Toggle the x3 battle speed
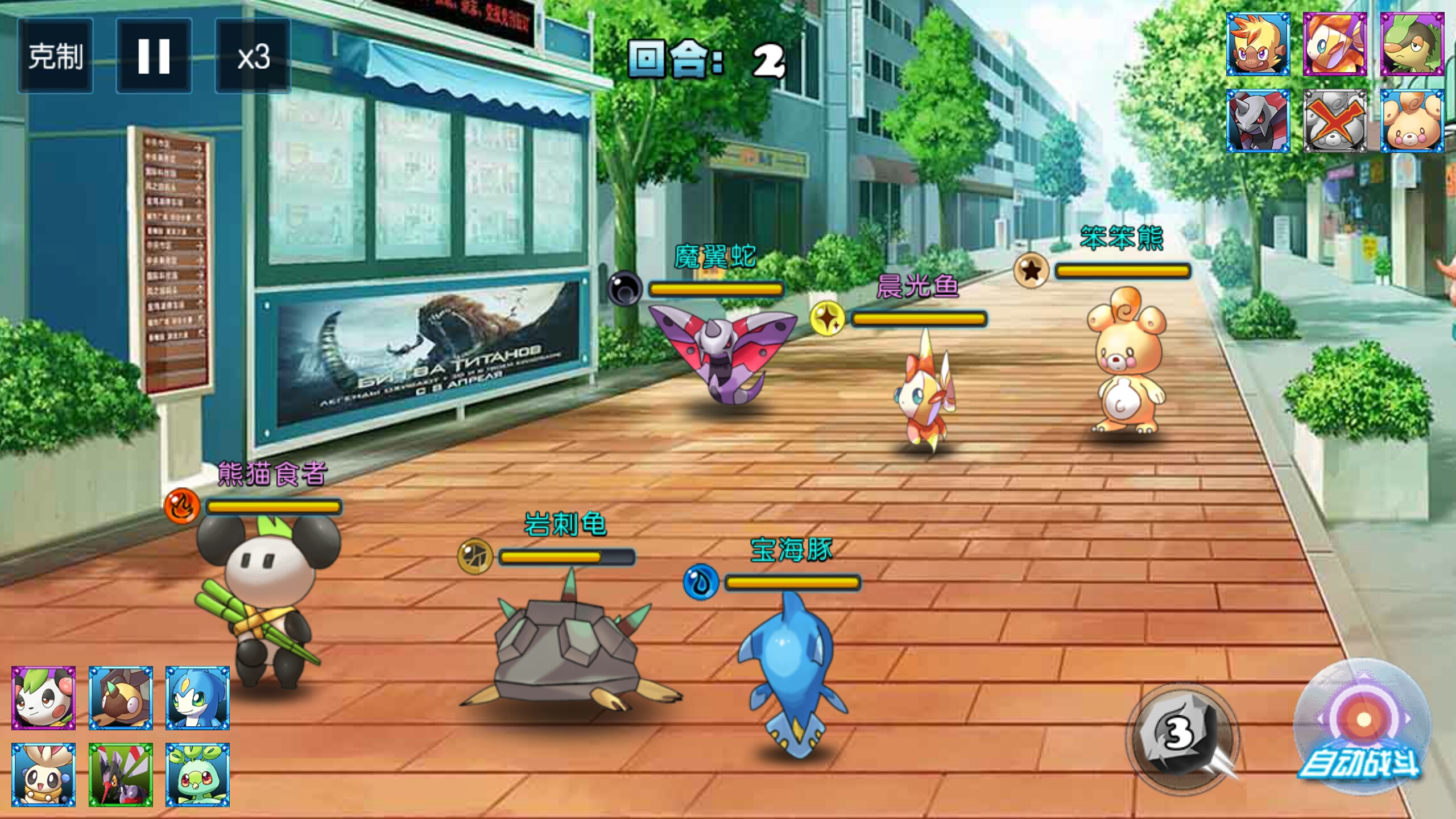The image size is (1456, 819). [253, 56]
